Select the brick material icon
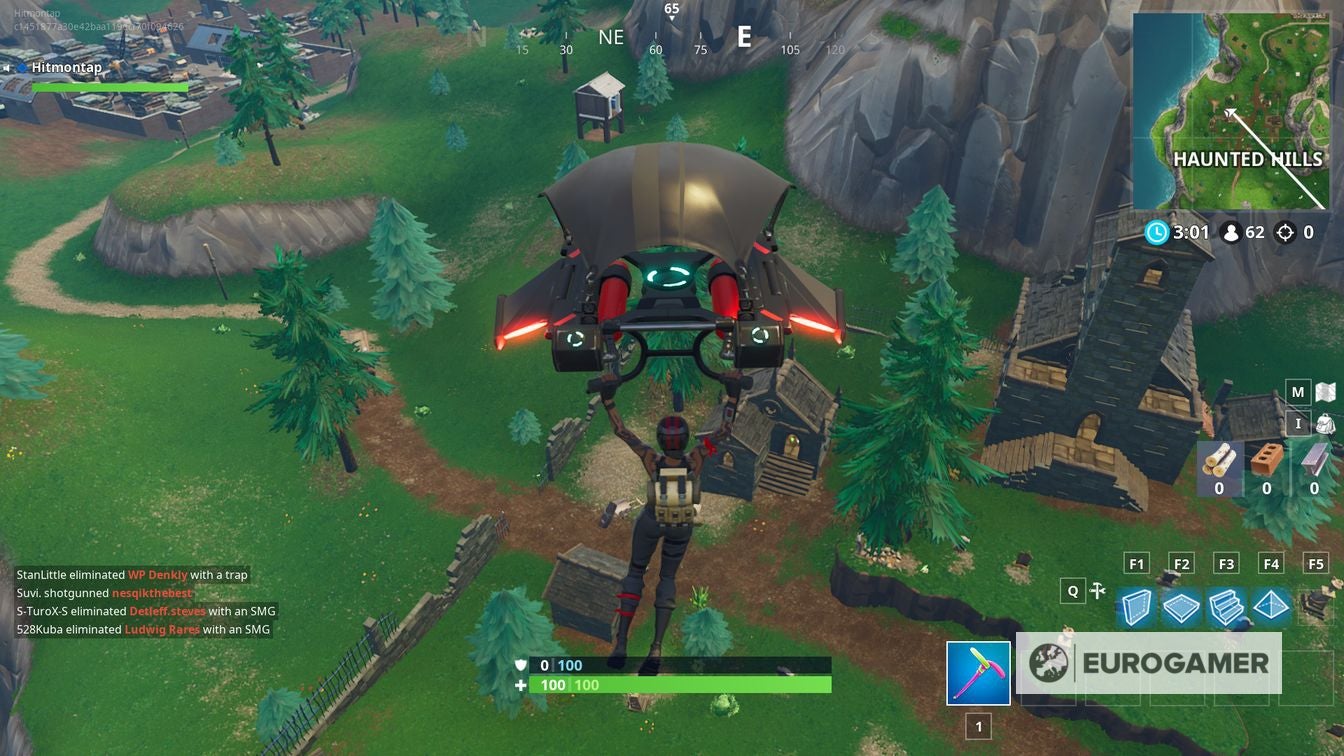The height and width of the screenshot is (756, 1344). pos(1267,460)
